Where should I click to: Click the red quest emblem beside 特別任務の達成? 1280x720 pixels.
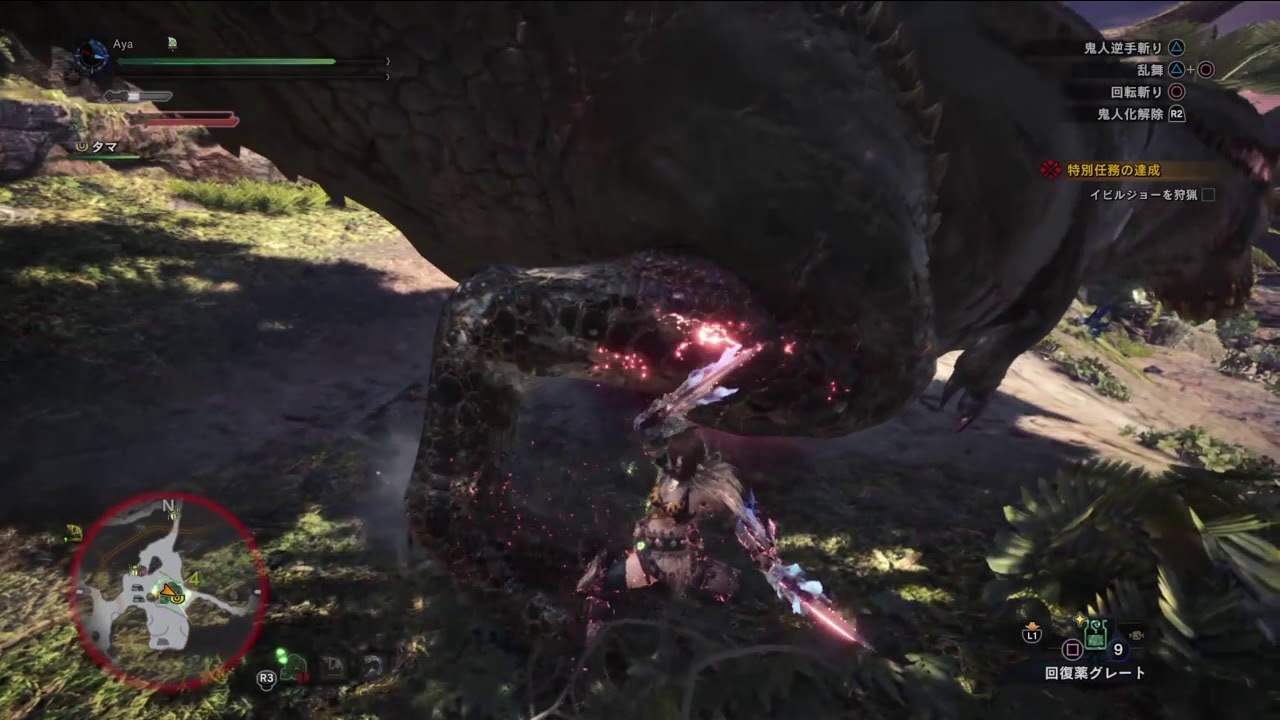pos(1050,170)
